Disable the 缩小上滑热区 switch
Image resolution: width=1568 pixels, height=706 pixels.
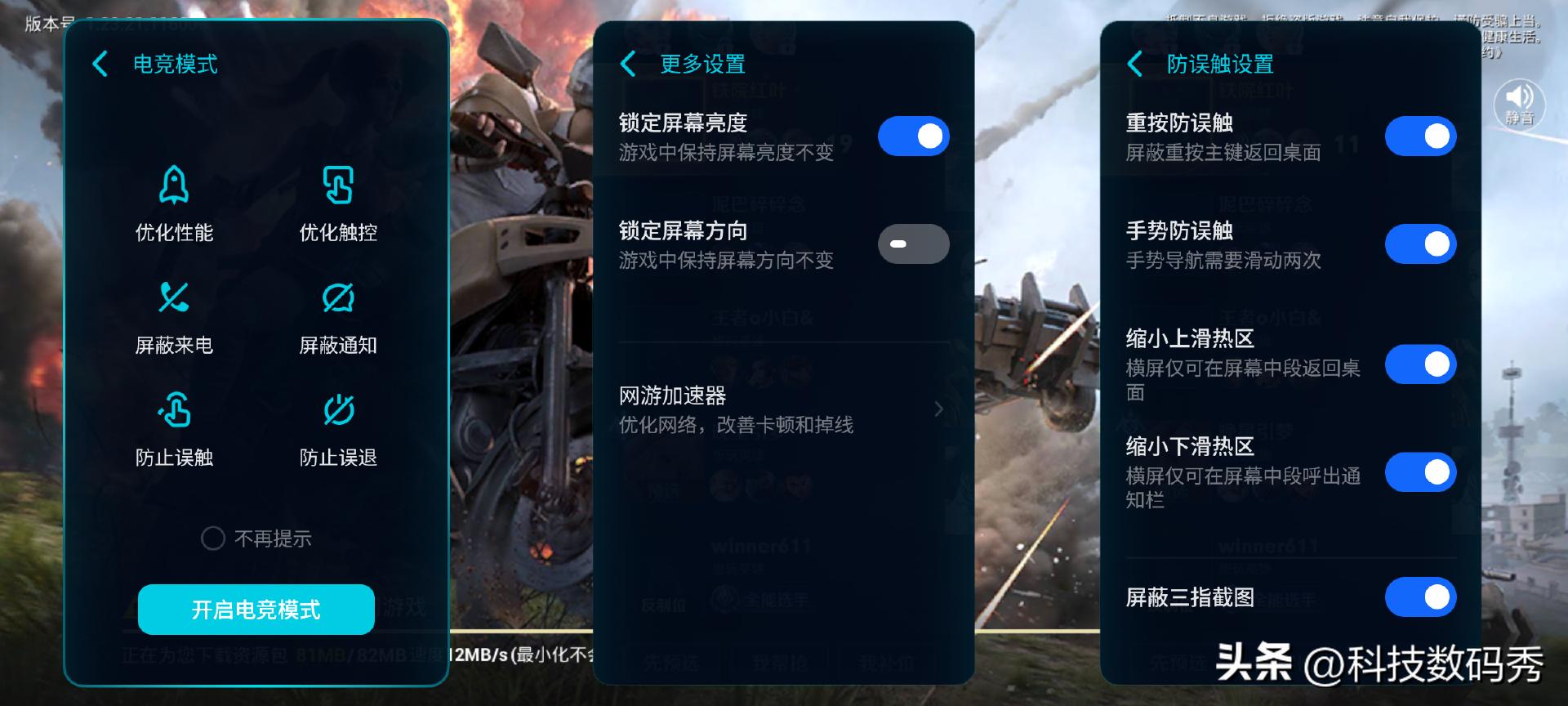(x=1421, y=364)
